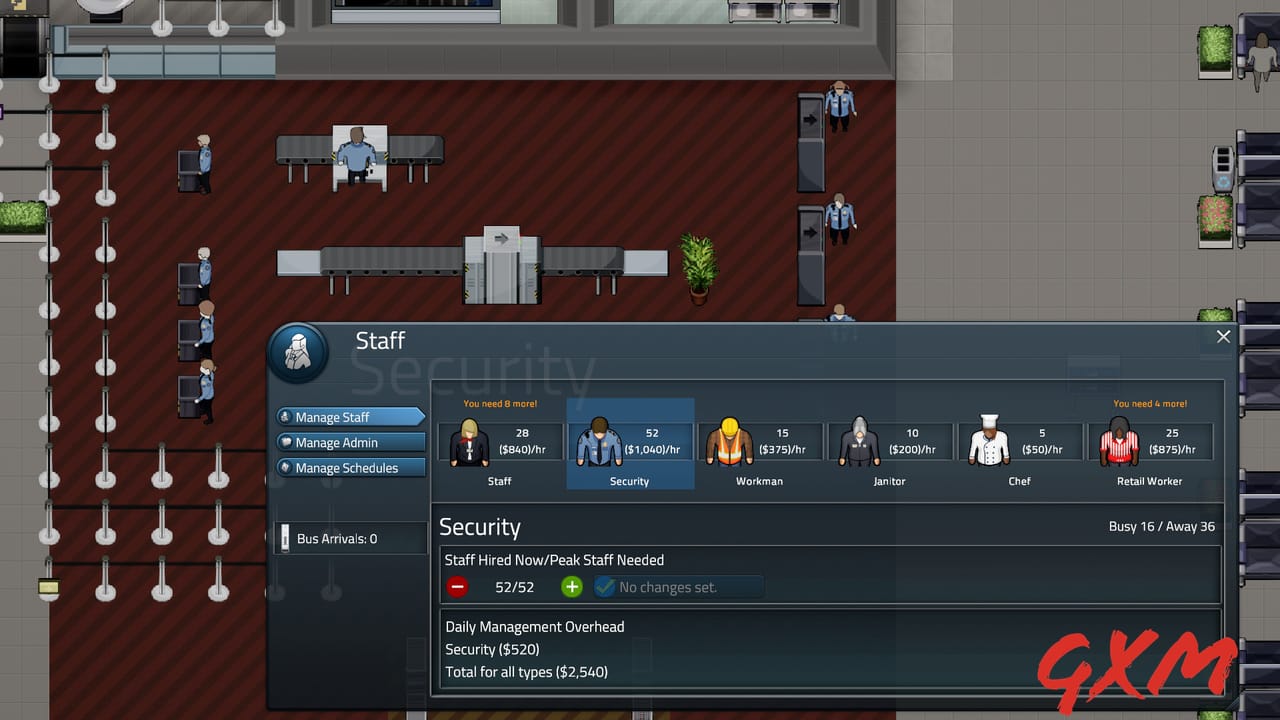
Task: Click the 'You need 8 more!' warning
Action: pyautogui.click(x=499, y=403)
